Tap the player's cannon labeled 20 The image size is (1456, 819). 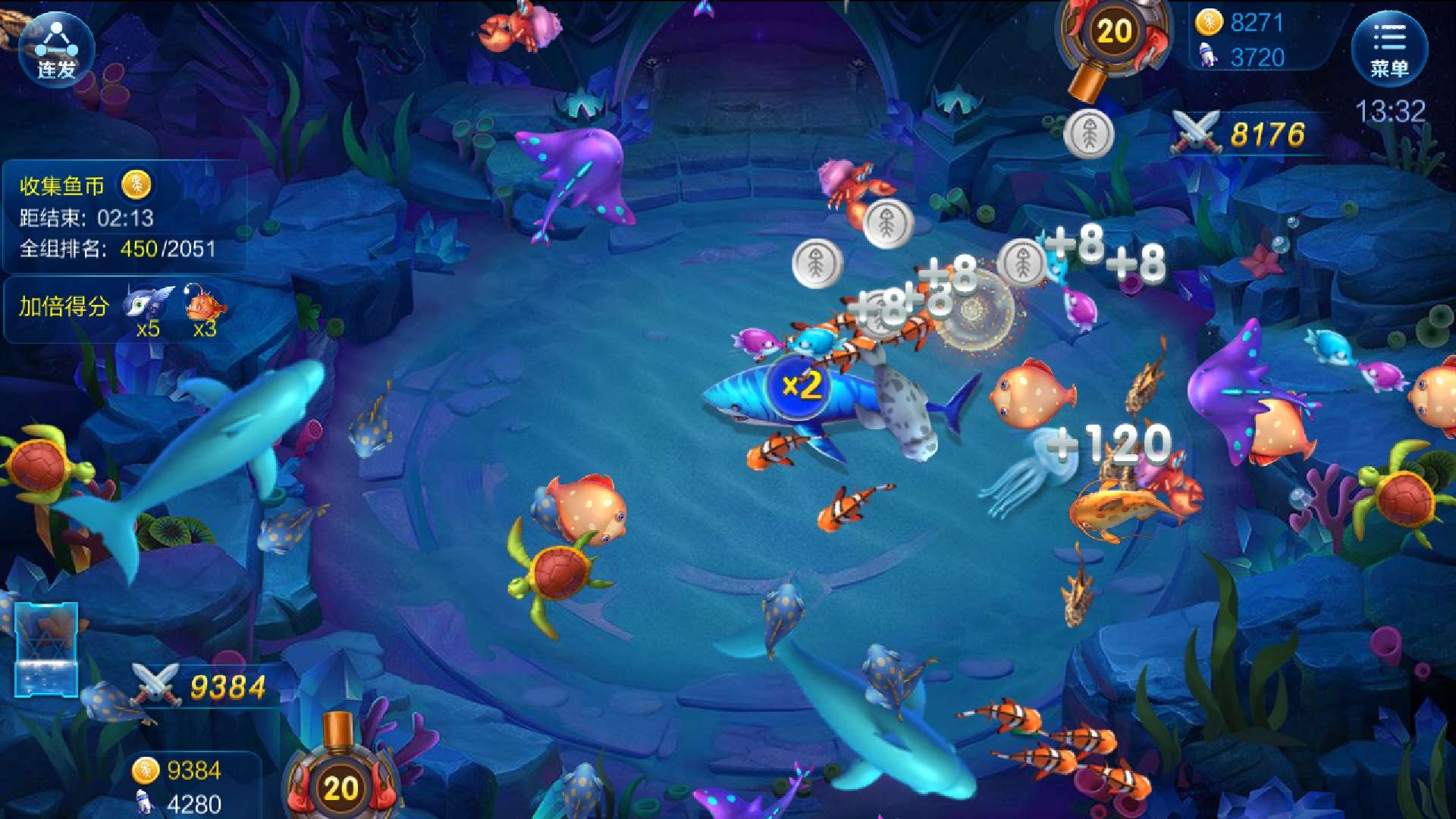(x=340, y=785)
